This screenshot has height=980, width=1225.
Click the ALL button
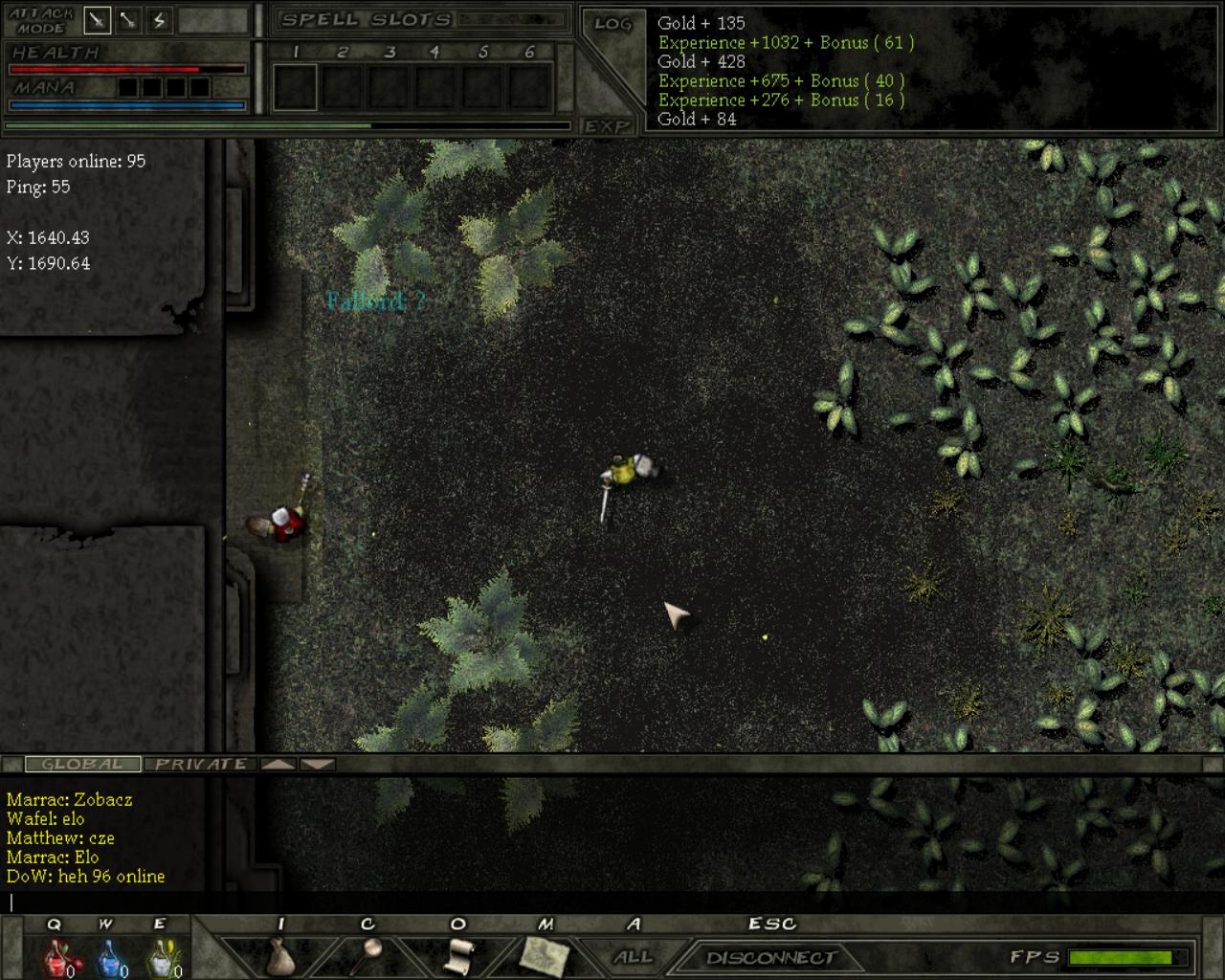click(633, 957)
